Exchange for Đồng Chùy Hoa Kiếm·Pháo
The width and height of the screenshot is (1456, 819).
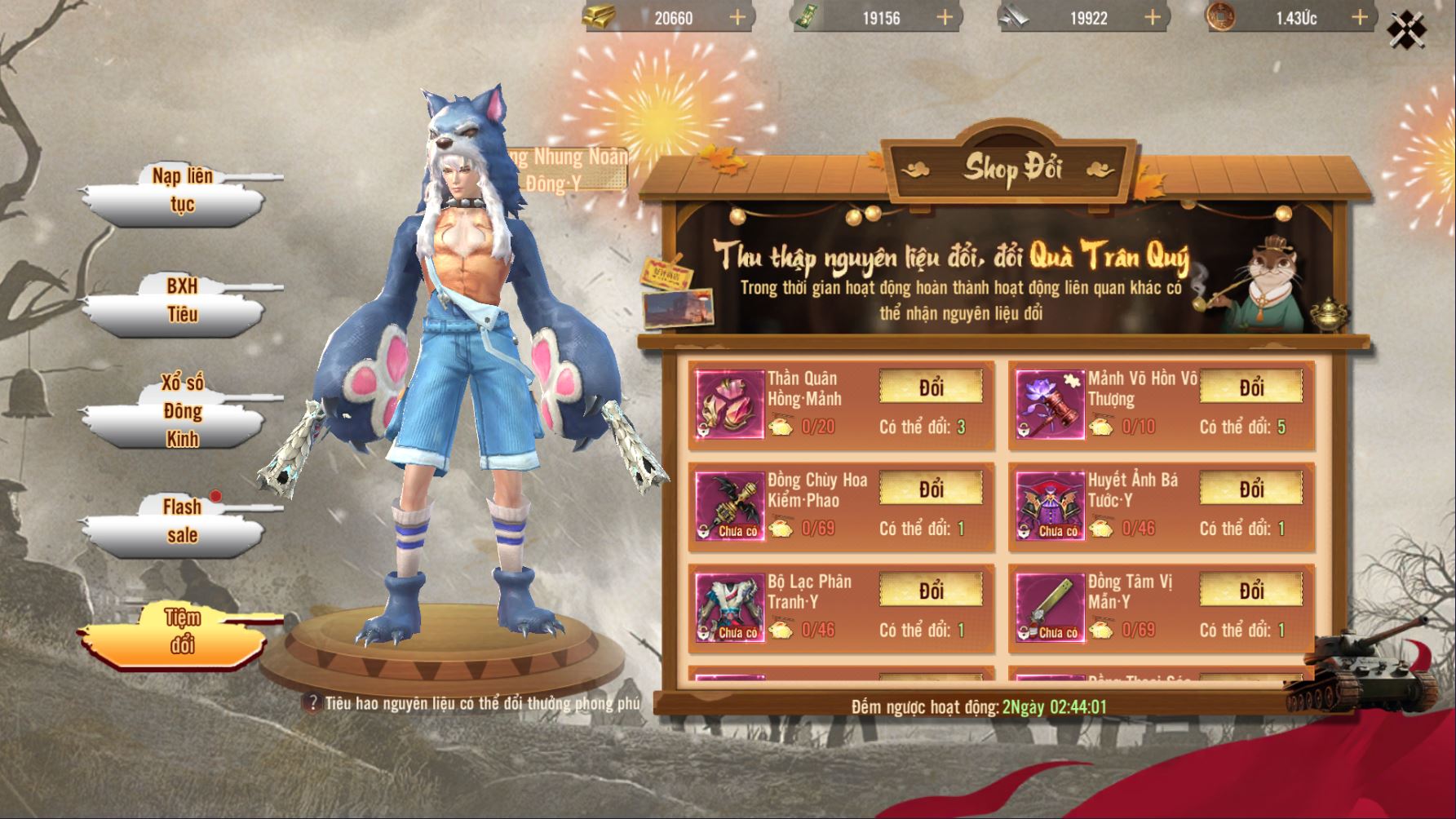(931, 489)
